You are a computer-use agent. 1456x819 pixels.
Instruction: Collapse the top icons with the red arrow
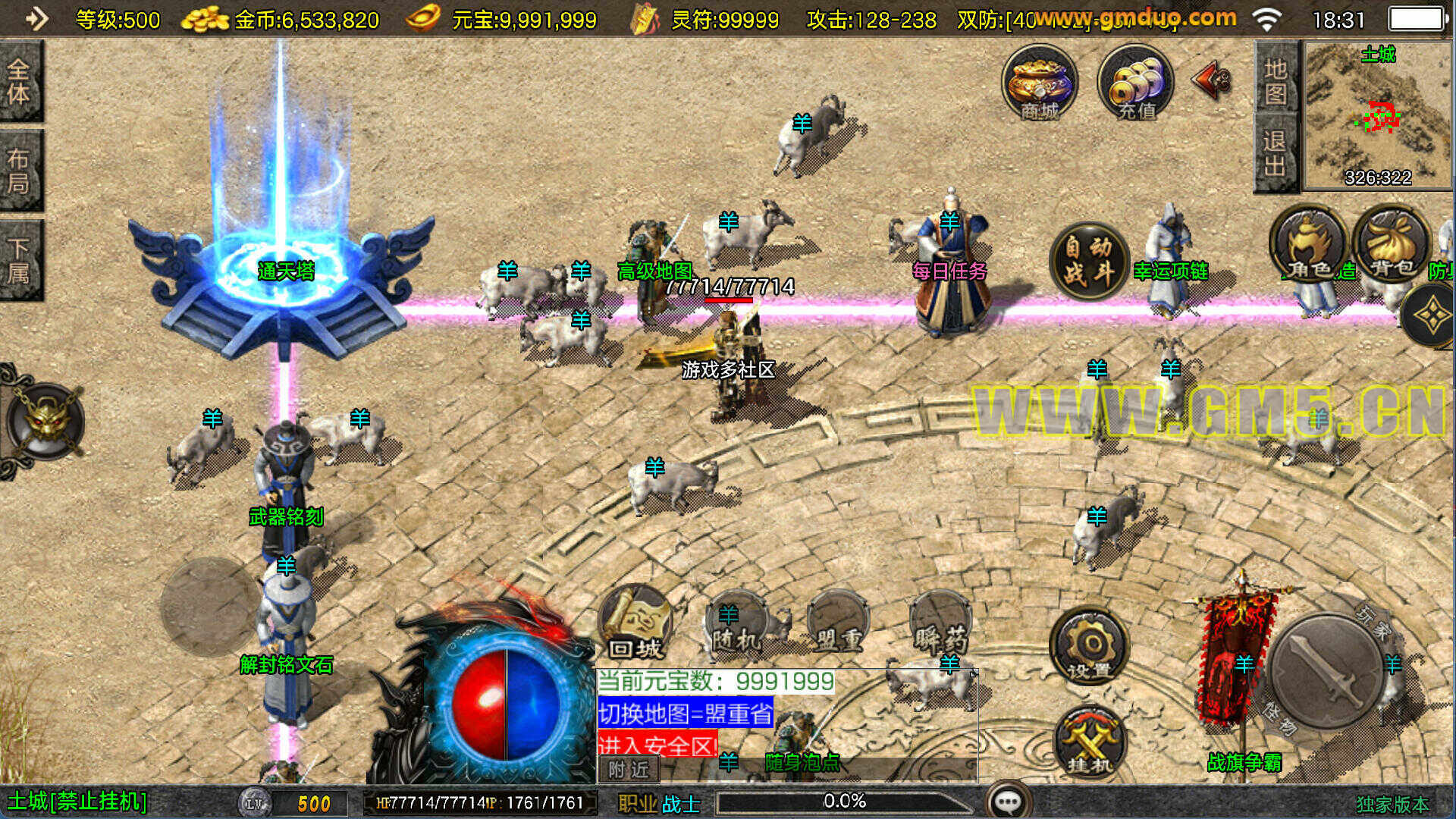1212,80
